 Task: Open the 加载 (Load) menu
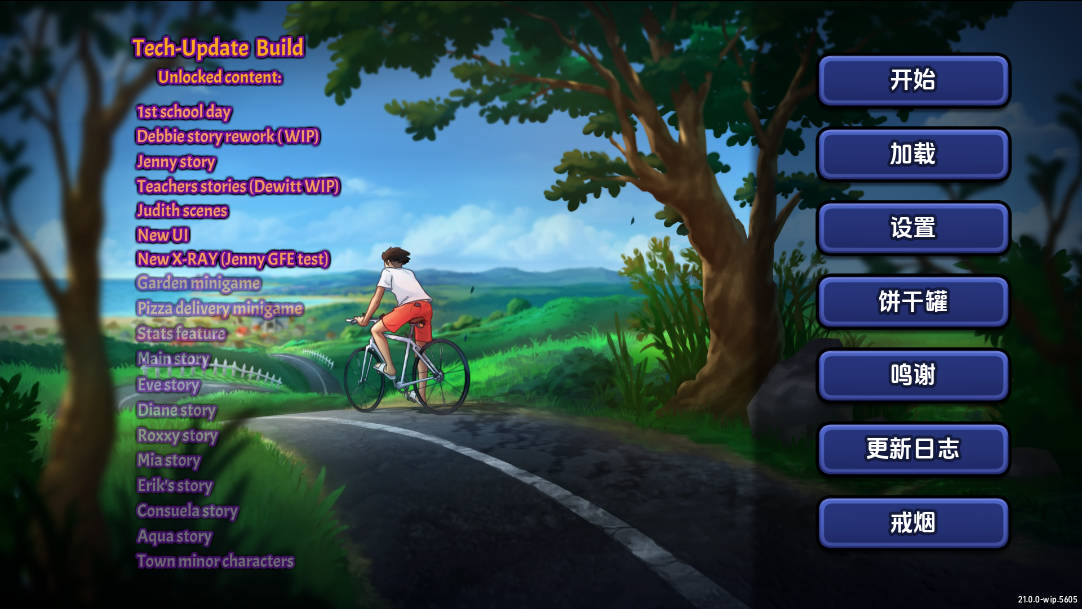[913, 154]
